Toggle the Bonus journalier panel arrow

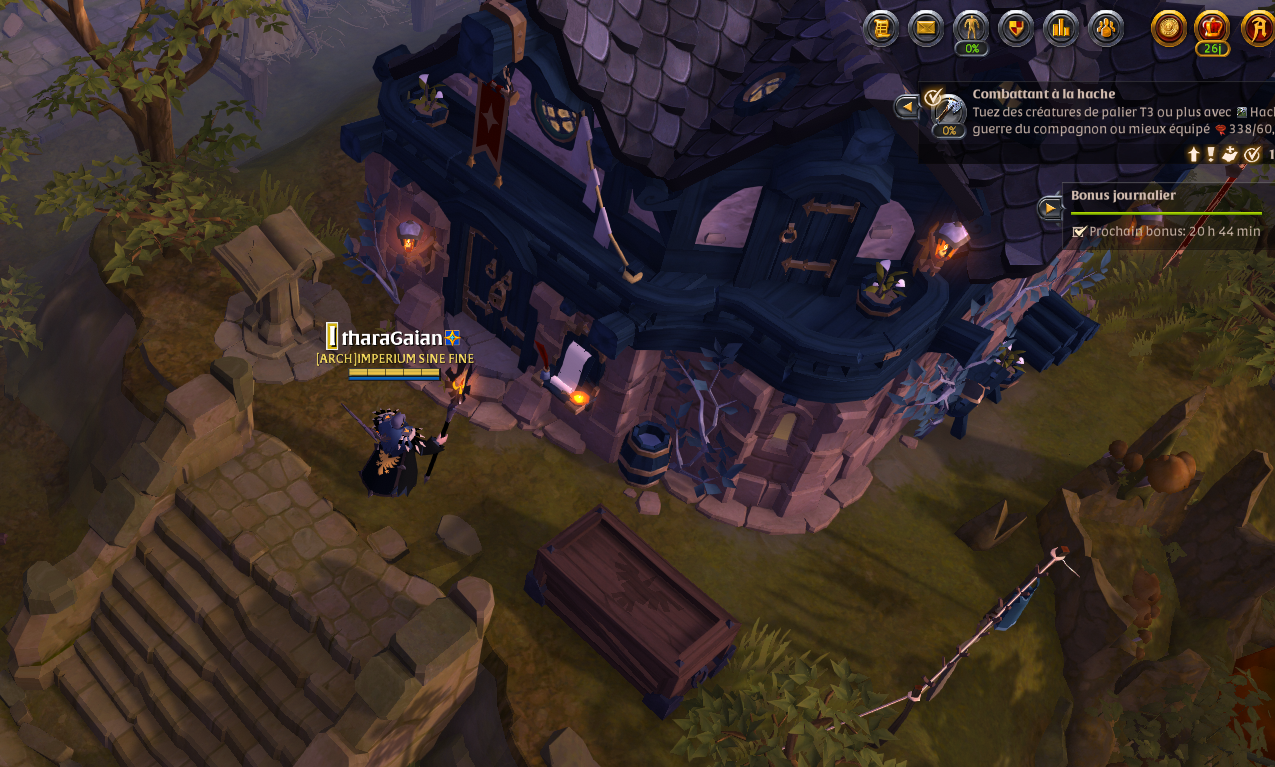[1050, 208]
